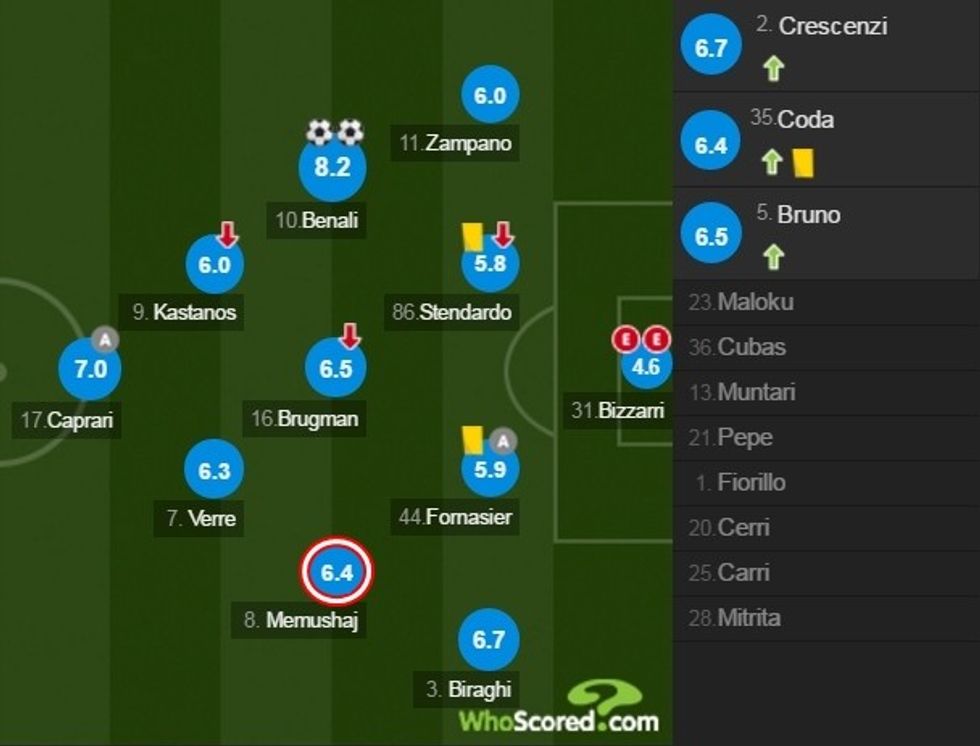This screenshot has width=980, height=746.
Task: Choose Biraghi's 6.7 rating circle
Action: click(x=488, y=641)
